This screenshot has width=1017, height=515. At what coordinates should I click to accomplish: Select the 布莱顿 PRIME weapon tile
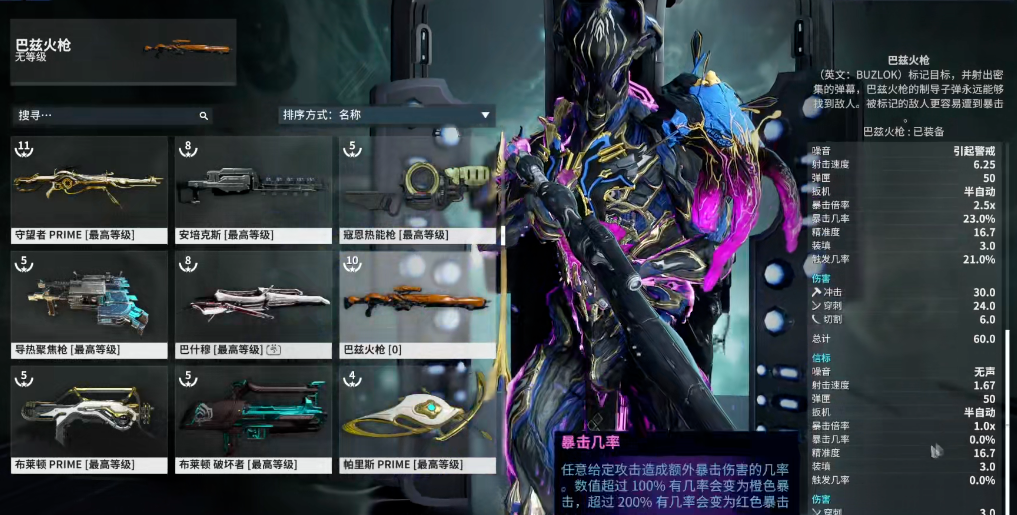89,419
